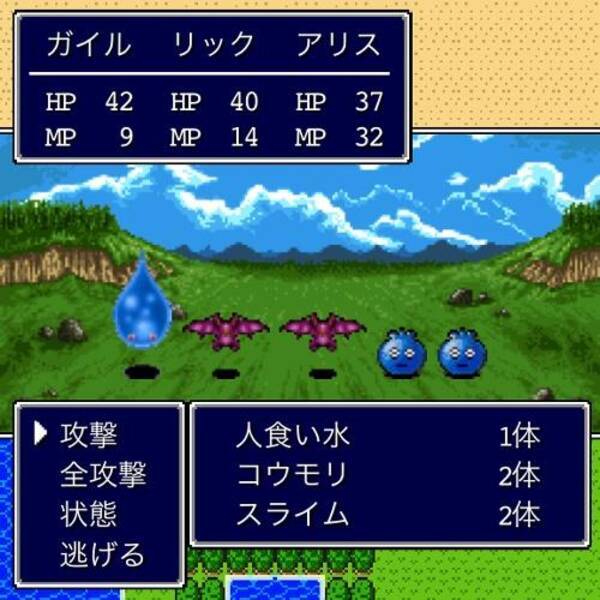
Task: Open the 状態 status command
Action: 88,514
